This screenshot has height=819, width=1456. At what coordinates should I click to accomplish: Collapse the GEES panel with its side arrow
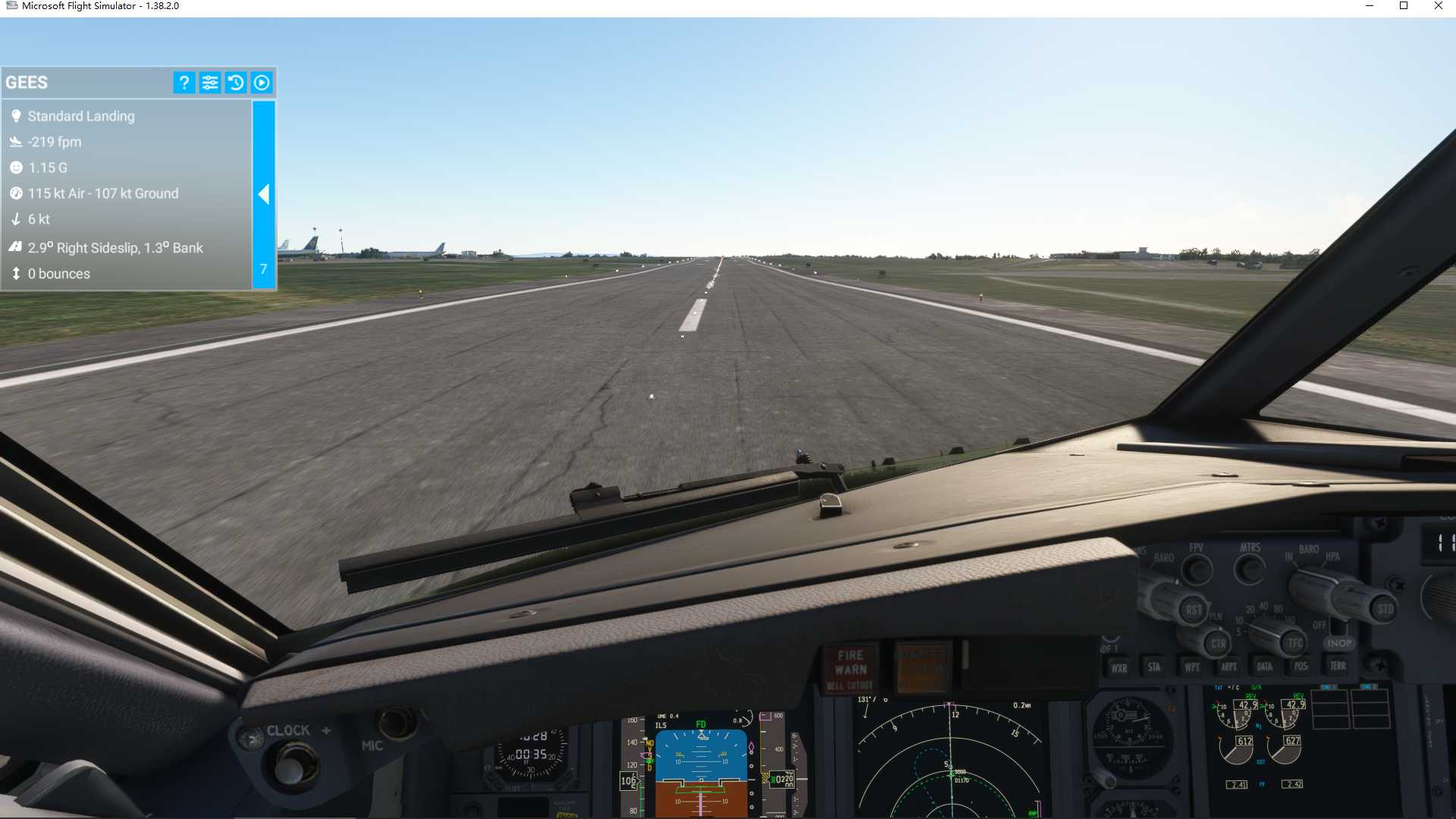(264, 194)
